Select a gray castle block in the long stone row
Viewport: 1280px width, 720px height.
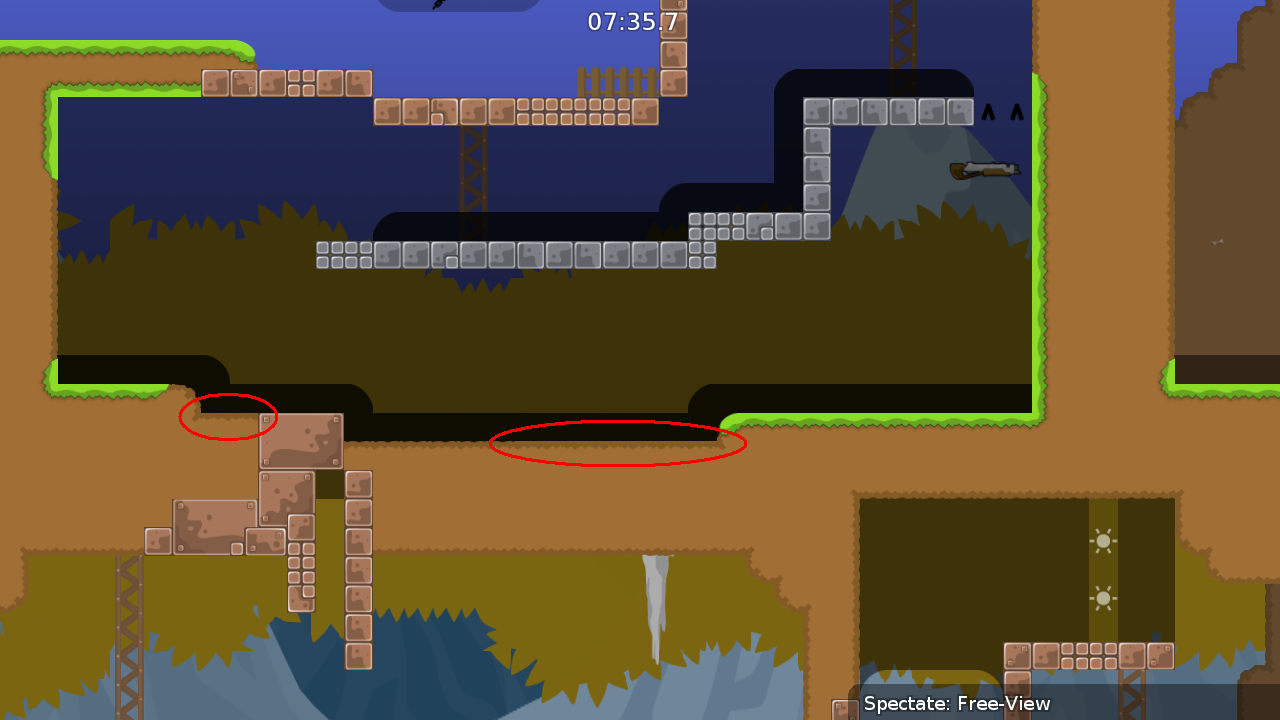point(500,257)
